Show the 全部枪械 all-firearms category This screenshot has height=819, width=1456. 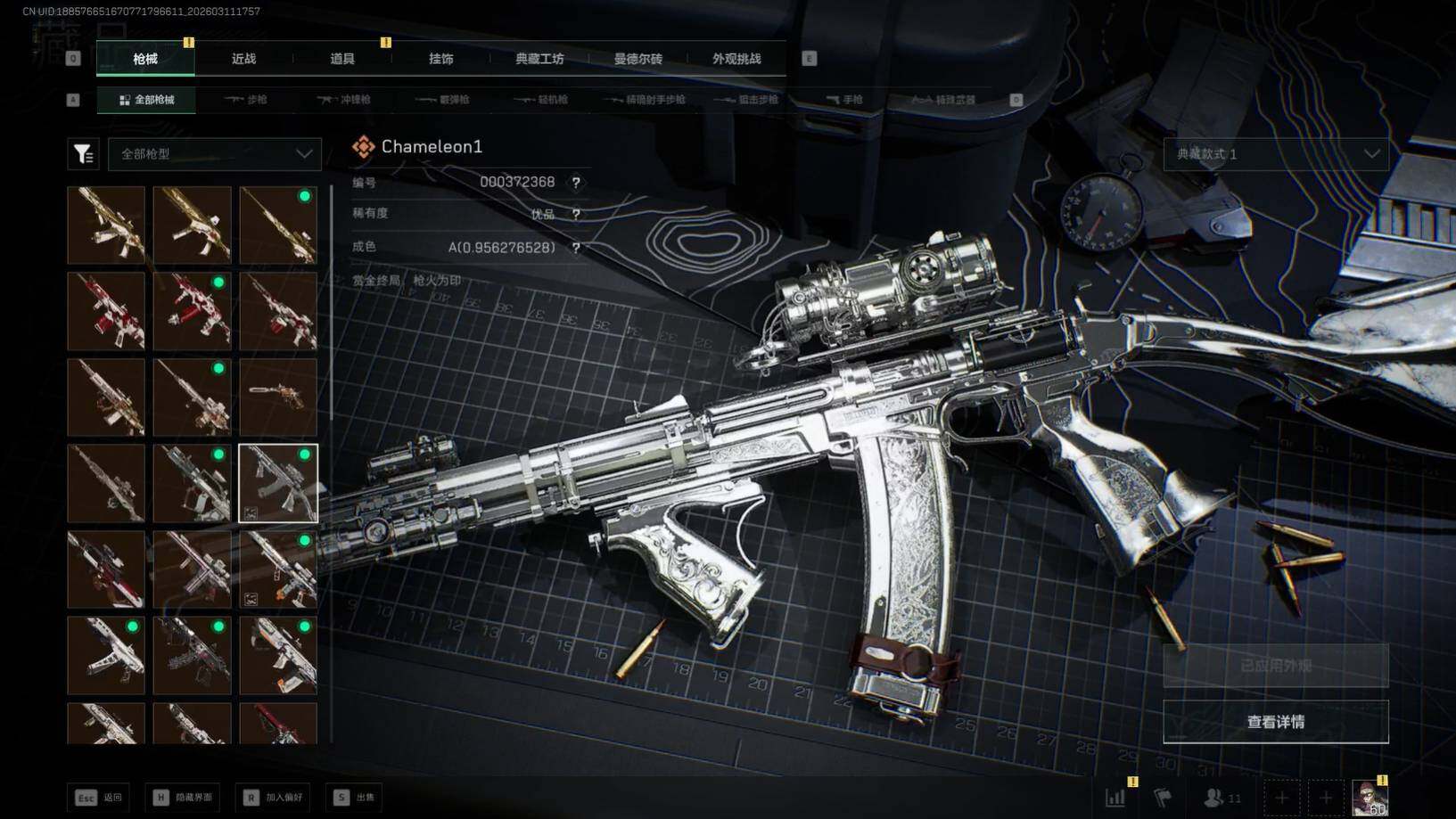coord(147,100)
